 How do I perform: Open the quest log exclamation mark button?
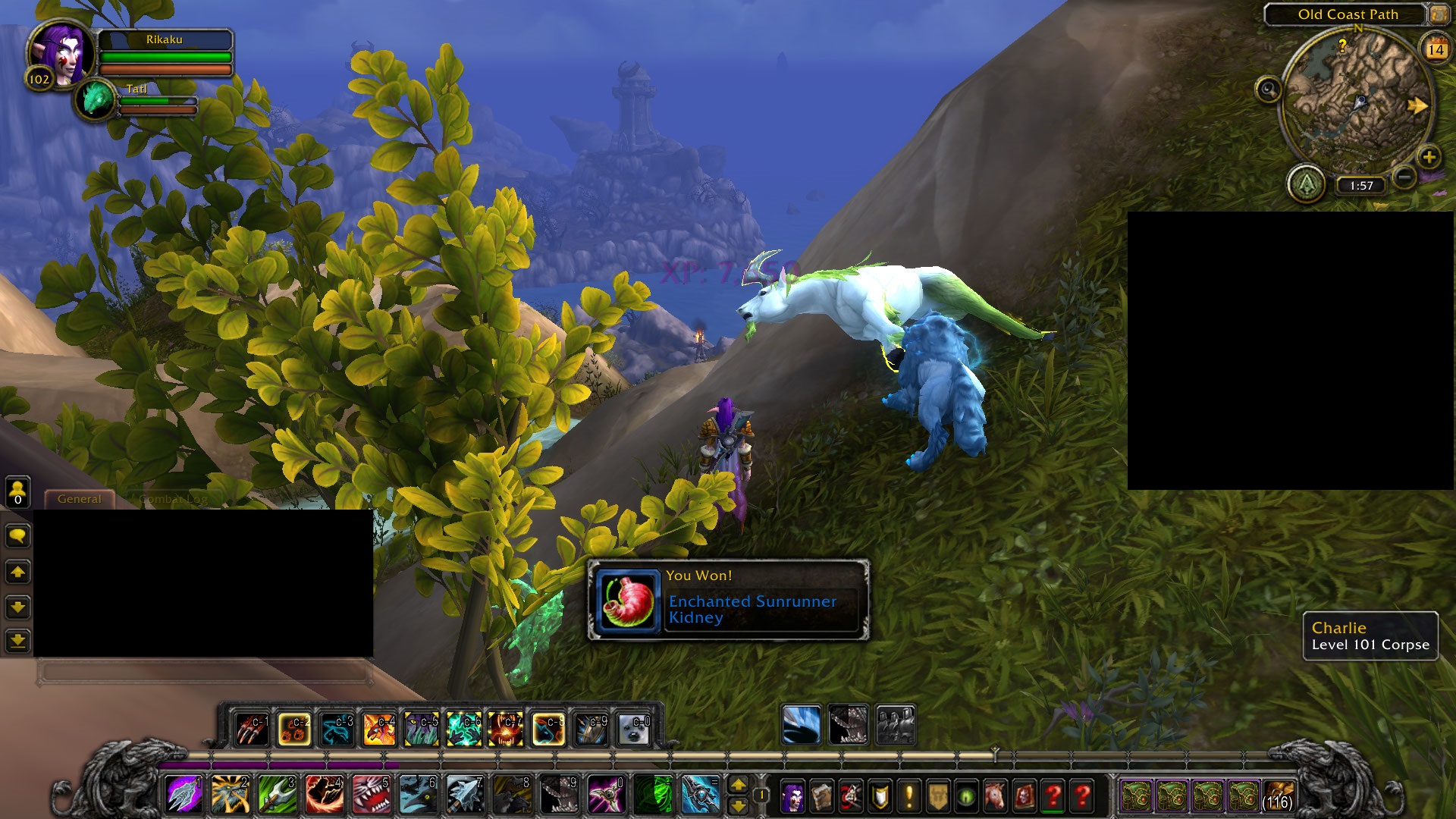(908, 796)
